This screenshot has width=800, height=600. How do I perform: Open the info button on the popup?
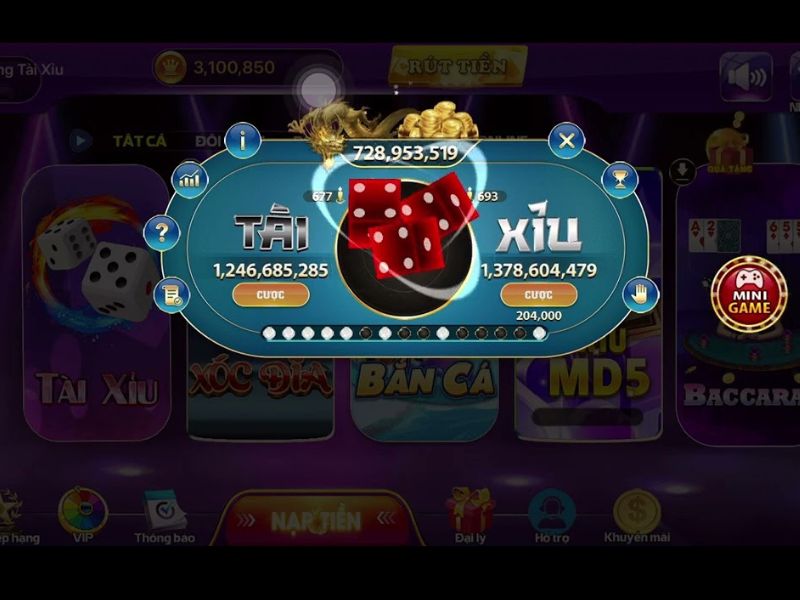click(x=243, y=140)
